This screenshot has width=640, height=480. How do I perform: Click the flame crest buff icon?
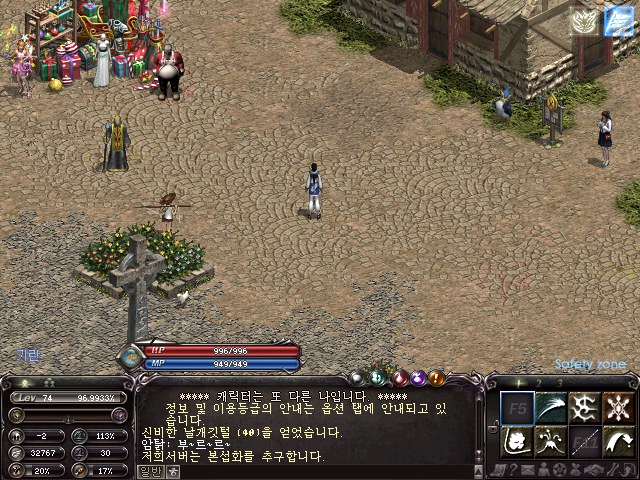pyautogui.click(x=584, y=21)
